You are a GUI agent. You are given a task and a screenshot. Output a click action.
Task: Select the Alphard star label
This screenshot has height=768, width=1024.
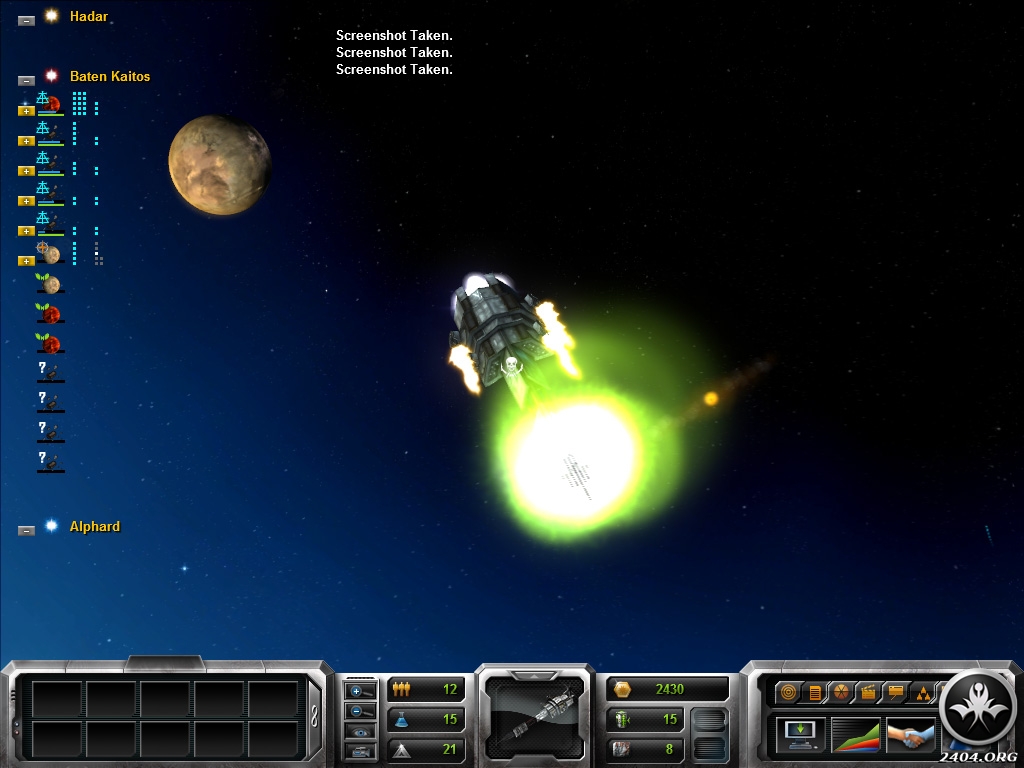click(94, 526)
